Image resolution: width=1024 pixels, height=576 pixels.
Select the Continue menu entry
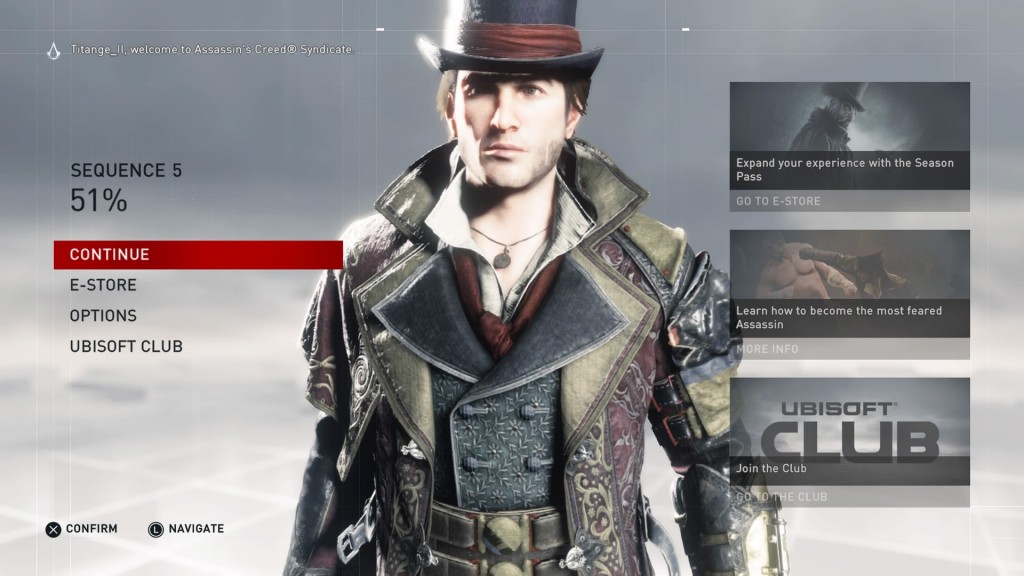[110, 255]
